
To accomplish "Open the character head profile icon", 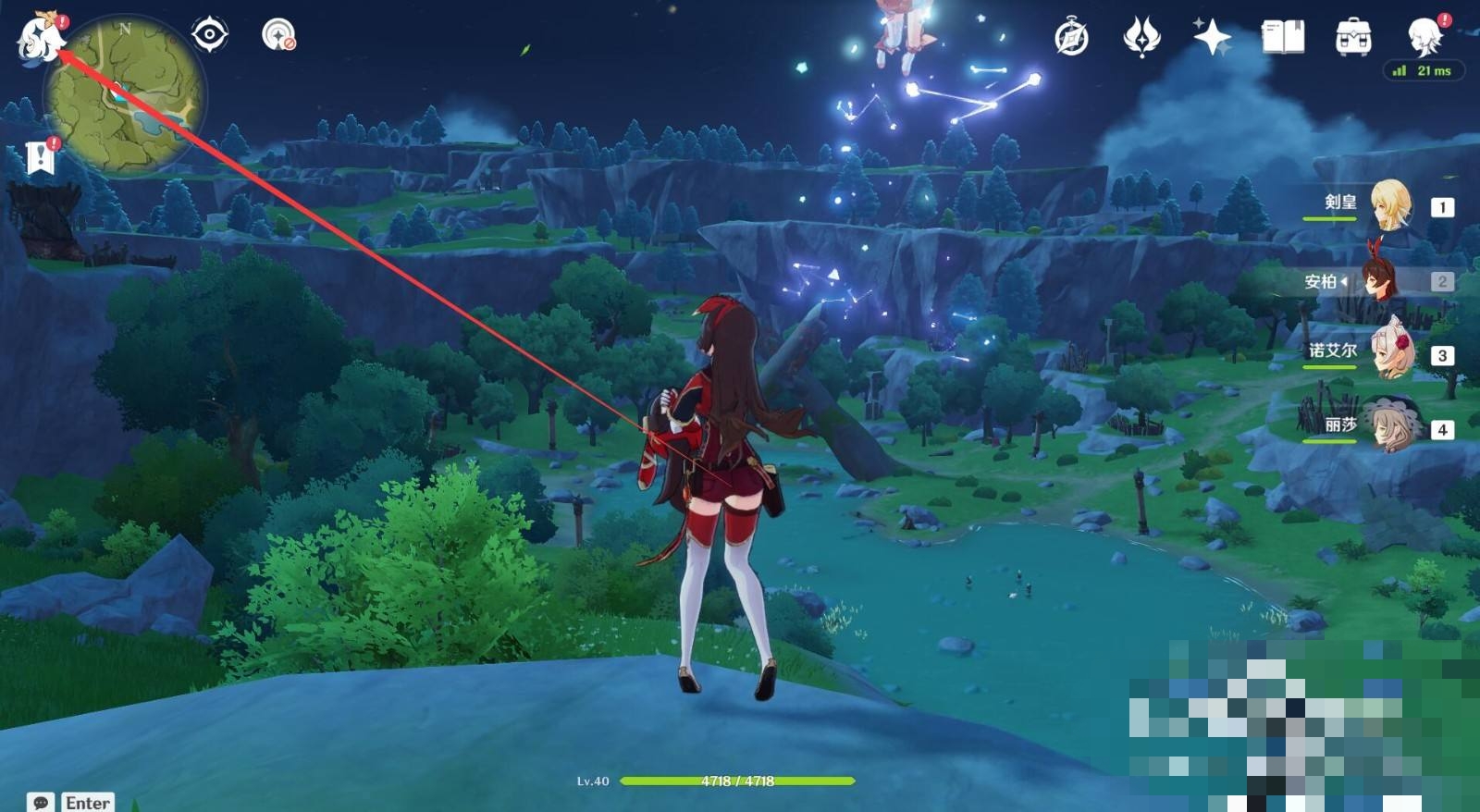I will pyautogui.click(x=1424, y=37).
